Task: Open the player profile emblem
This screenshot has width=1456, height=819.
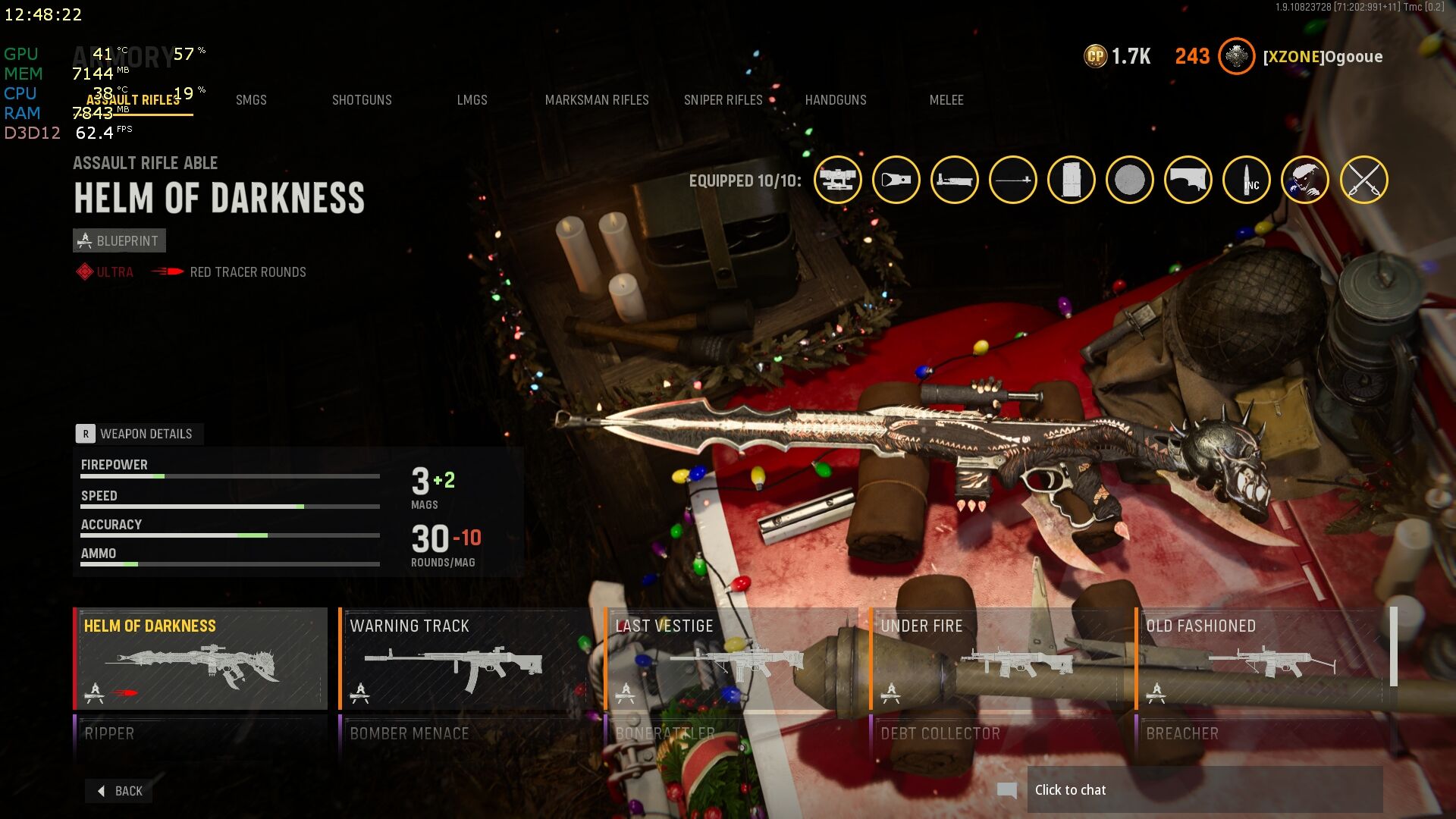Action: click(1236, 56)
